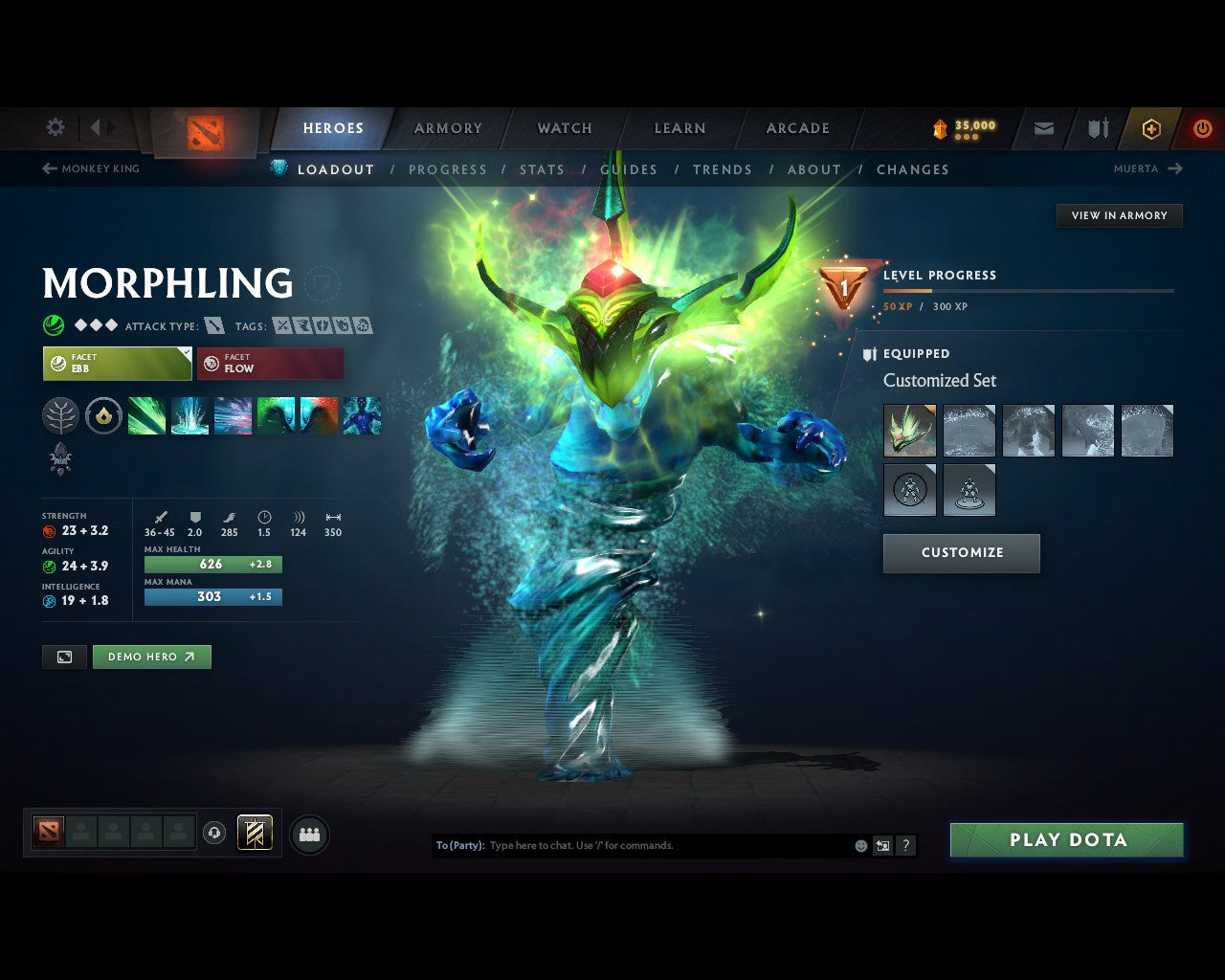Toggle the talent tree icon for Morphling
Image resolution: width=1225 pixels, height=980 pixels.
click(x=60, y=415)
